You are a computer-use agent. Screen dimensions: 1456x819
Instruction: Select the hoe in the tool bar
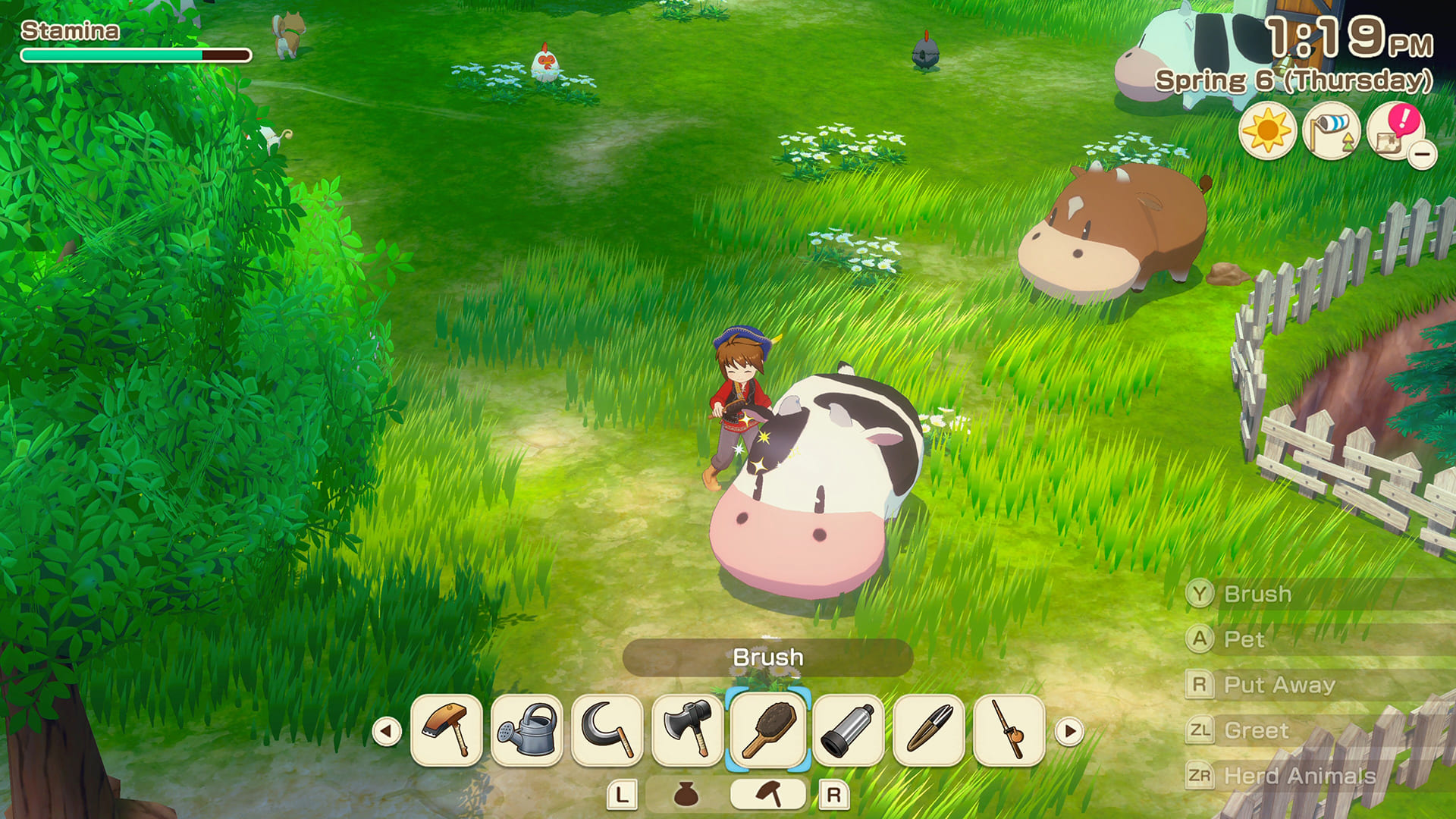click(447, 730)
